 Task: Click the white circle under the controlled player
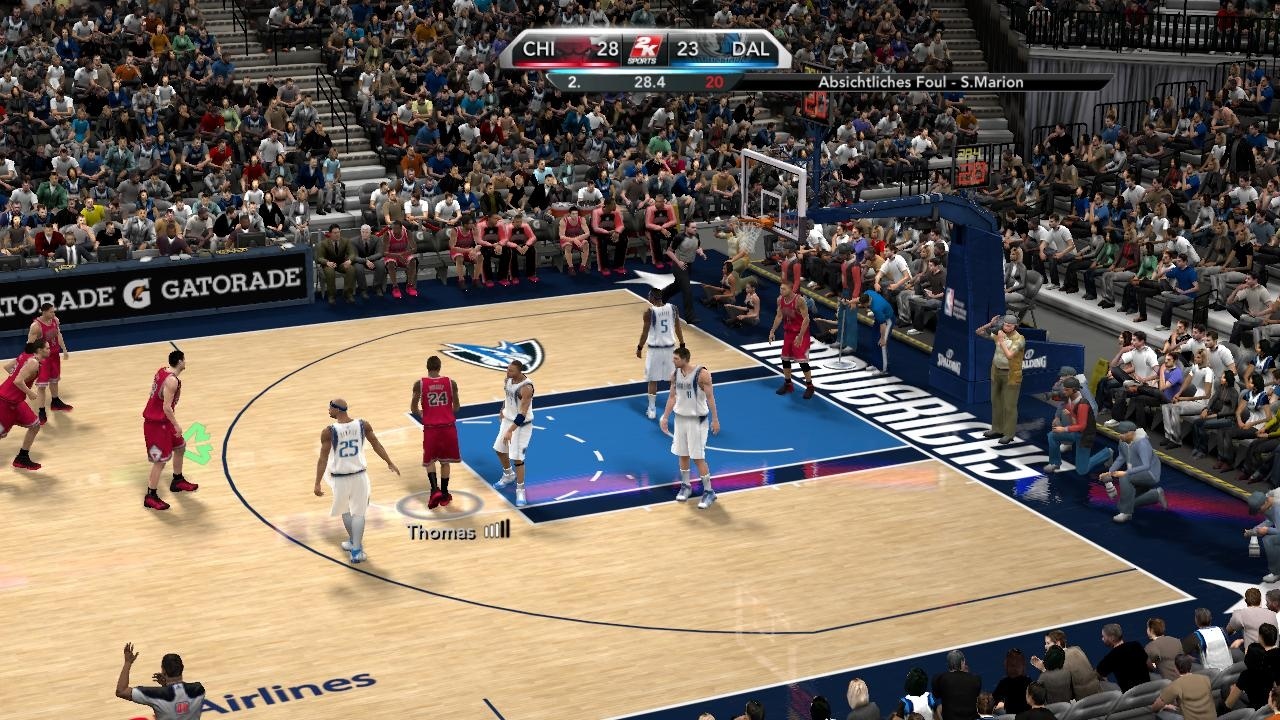(441, 502)
